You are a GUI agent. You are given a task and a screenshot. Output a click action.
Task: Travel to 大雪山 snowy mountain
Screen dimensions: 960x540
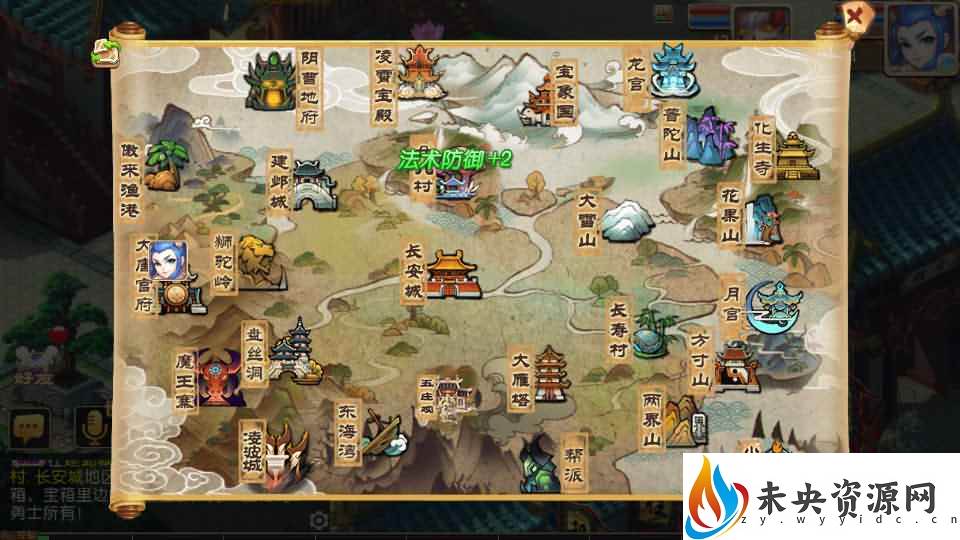pos(623,220)
